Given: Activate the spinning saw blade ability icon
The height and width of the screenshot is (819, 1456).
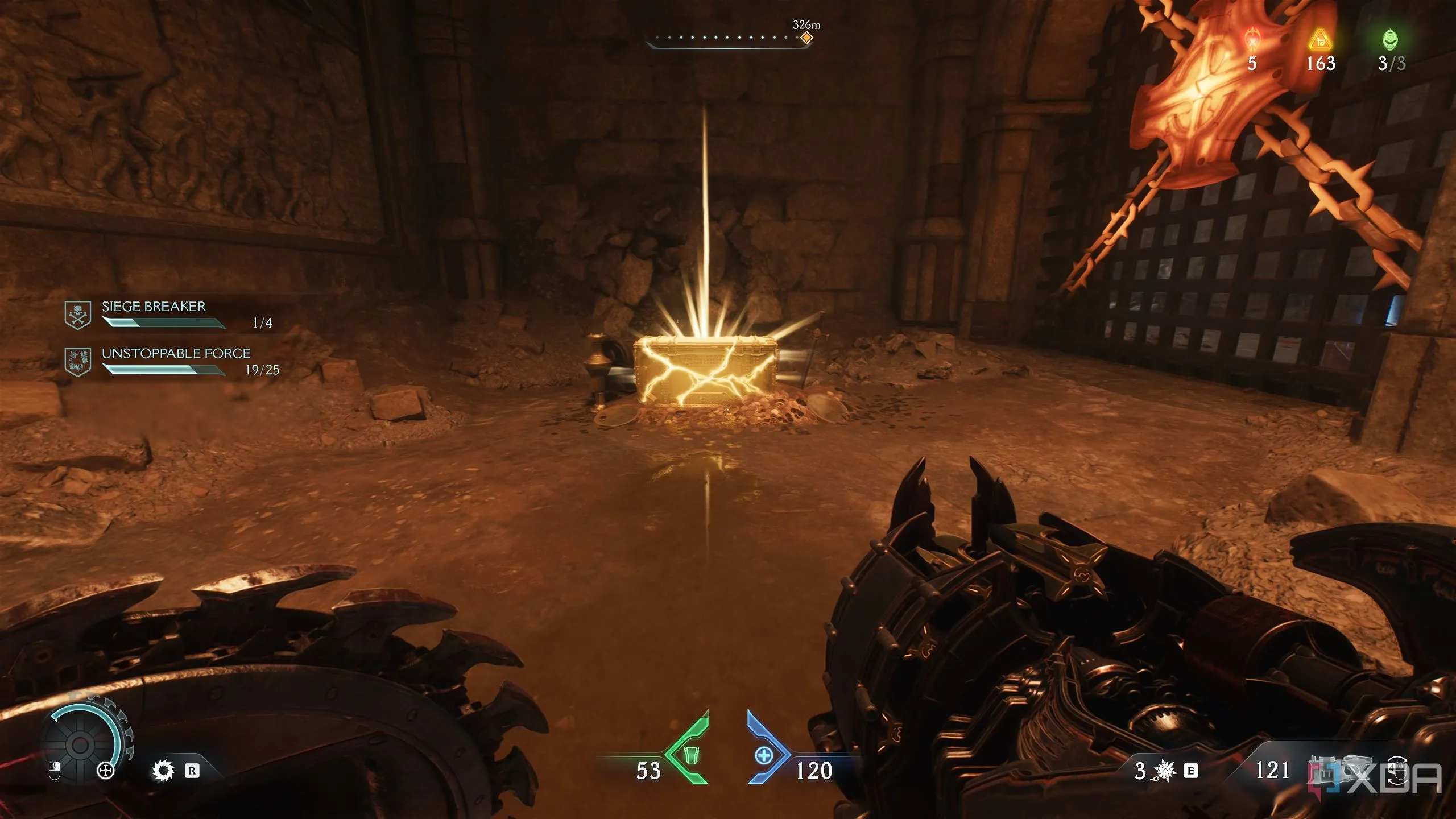Looking at the screenshot, I should (163, 771).
